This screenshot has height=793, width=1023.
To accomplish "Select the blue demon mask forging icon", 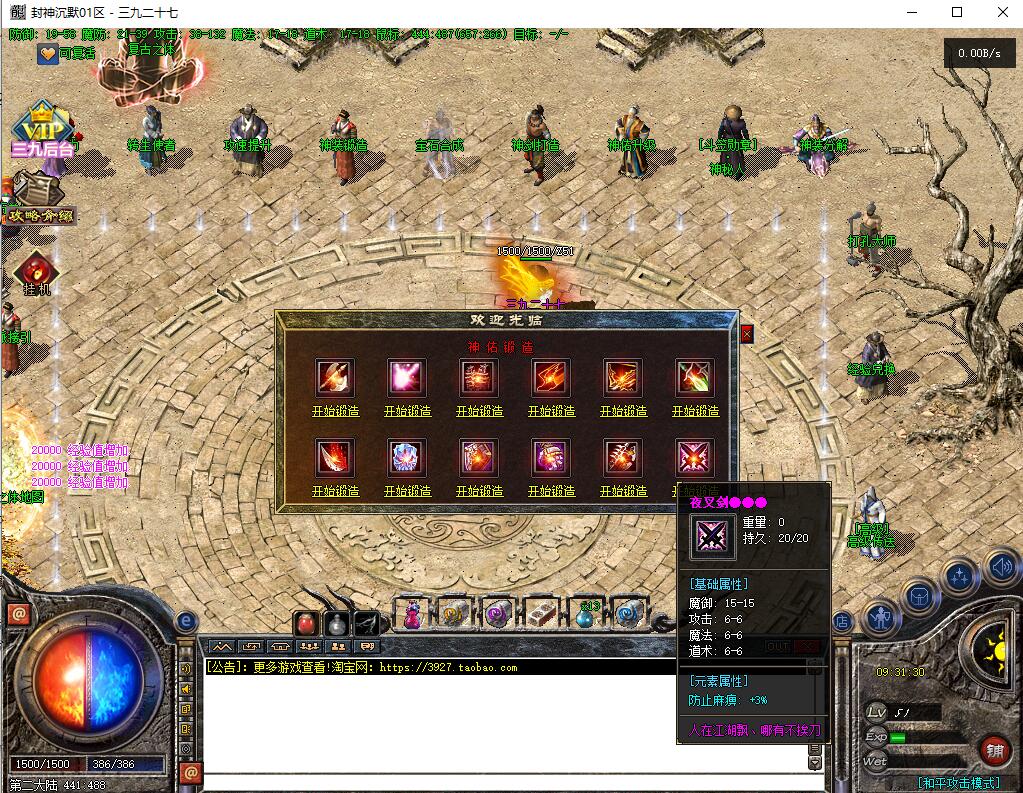I will 407,458.
